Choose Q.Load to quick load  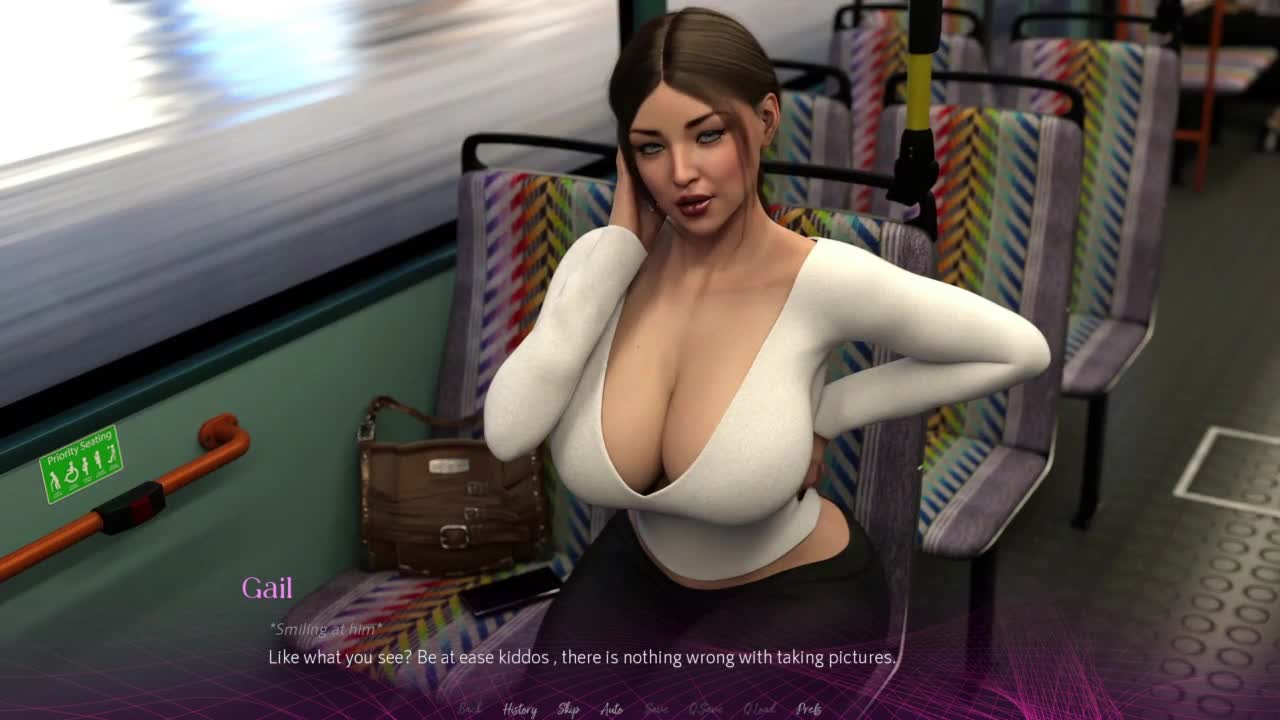(x=760, y=709)
